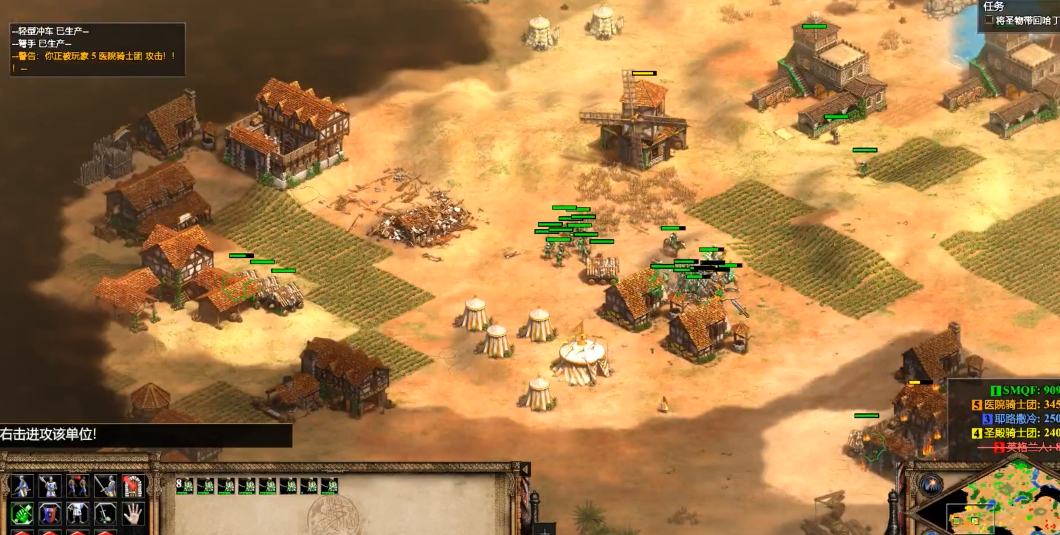Image resolution: width=1060 pixels, height=535 pixels.
Task: Click the diagonal sword command icon
Action: coord(105,487)
